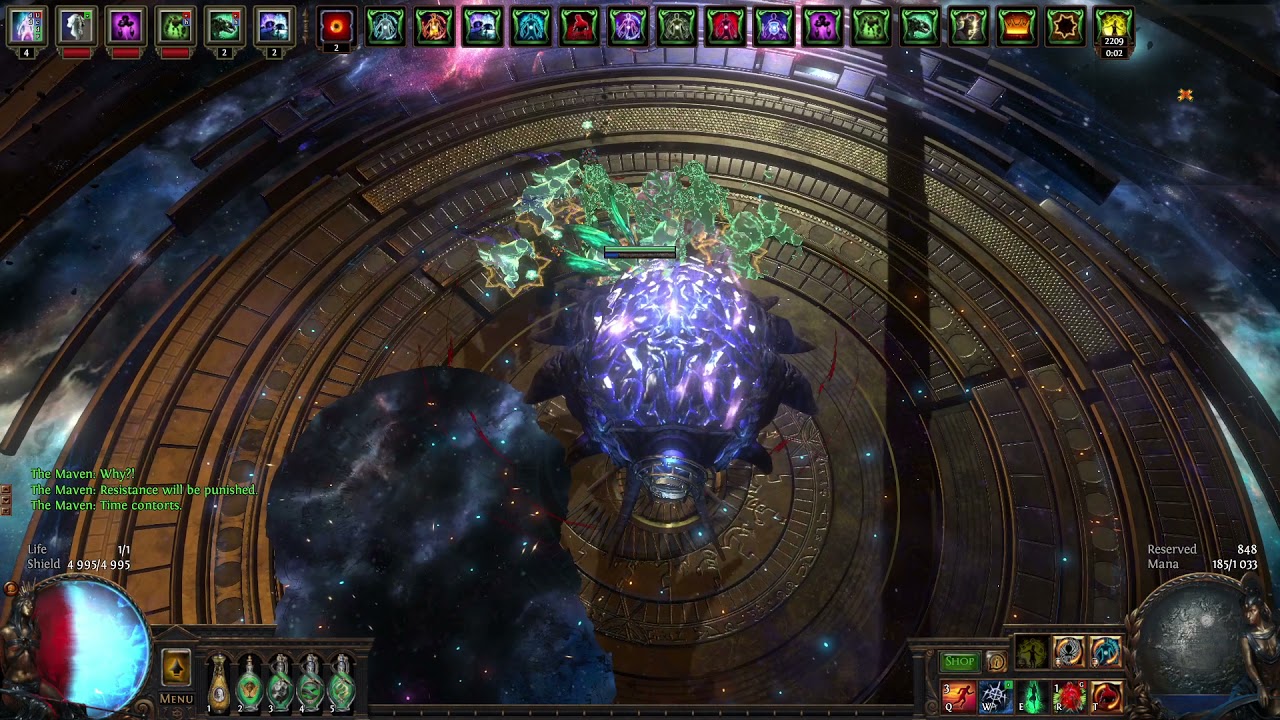Click the red eye debuff icon
The height and width of the screenshot is (720, 1280).
click(x=337, y=27)
